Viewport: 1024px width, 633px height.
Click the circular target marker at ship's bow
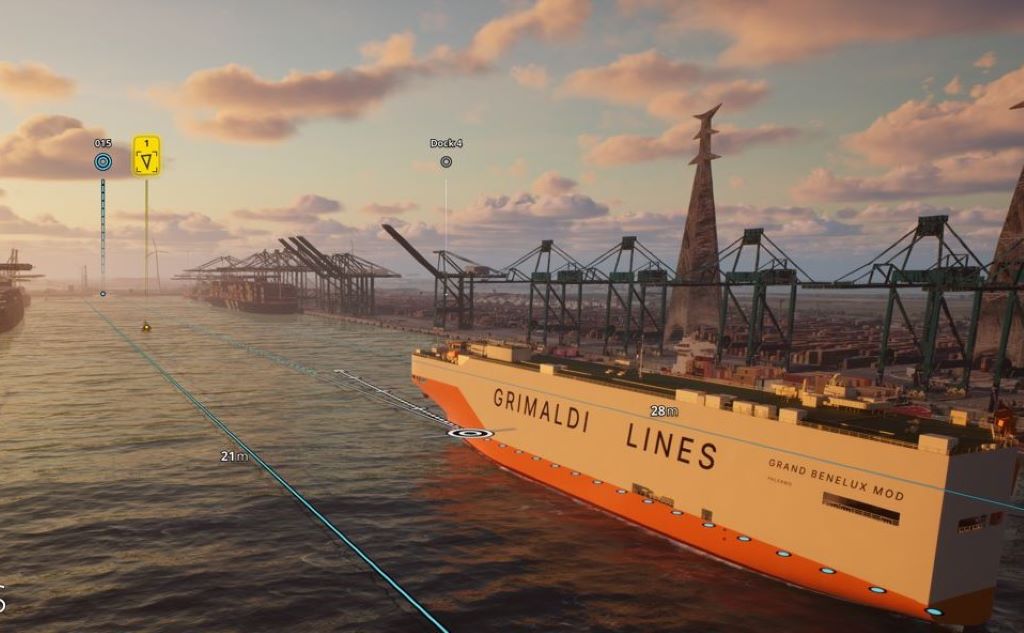470,433
